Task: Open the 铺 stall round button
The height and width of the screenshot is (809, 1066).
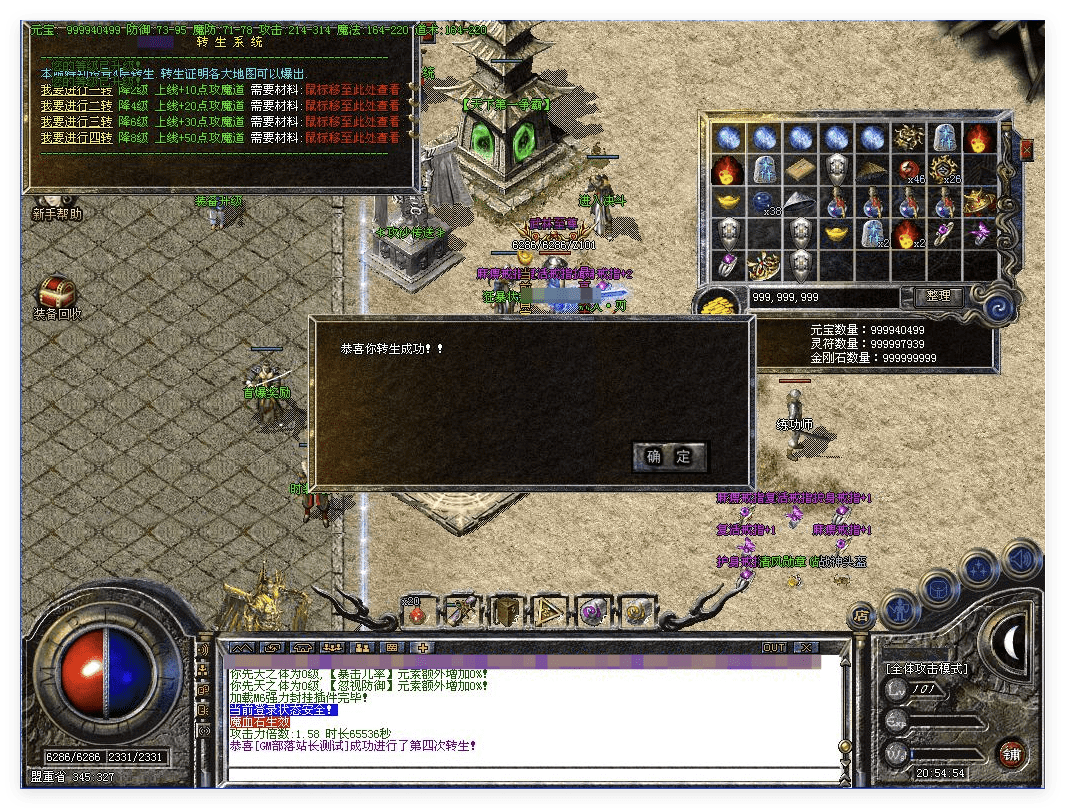Action: 1011,752
